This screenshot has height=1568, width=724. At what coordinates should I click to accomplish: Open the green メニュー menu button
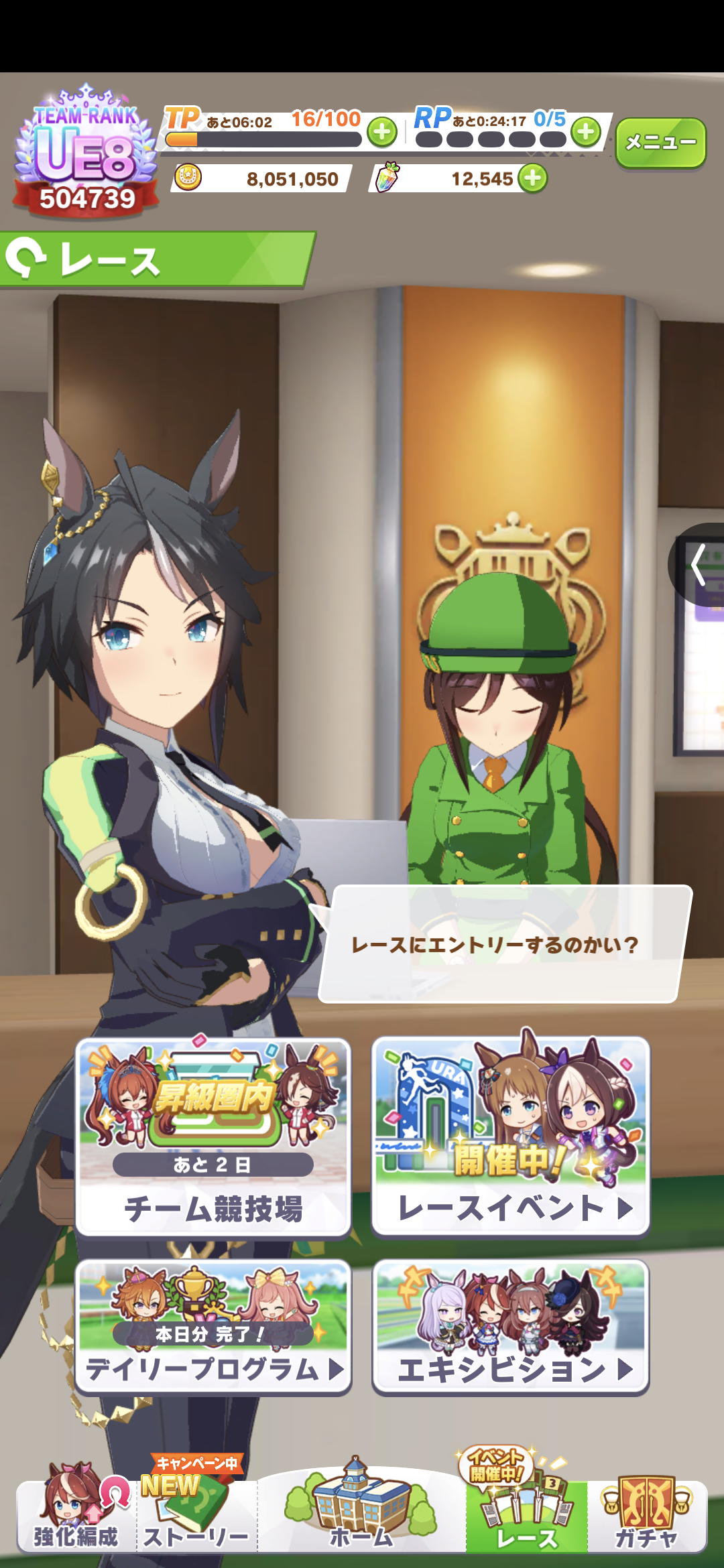[660, 142]
